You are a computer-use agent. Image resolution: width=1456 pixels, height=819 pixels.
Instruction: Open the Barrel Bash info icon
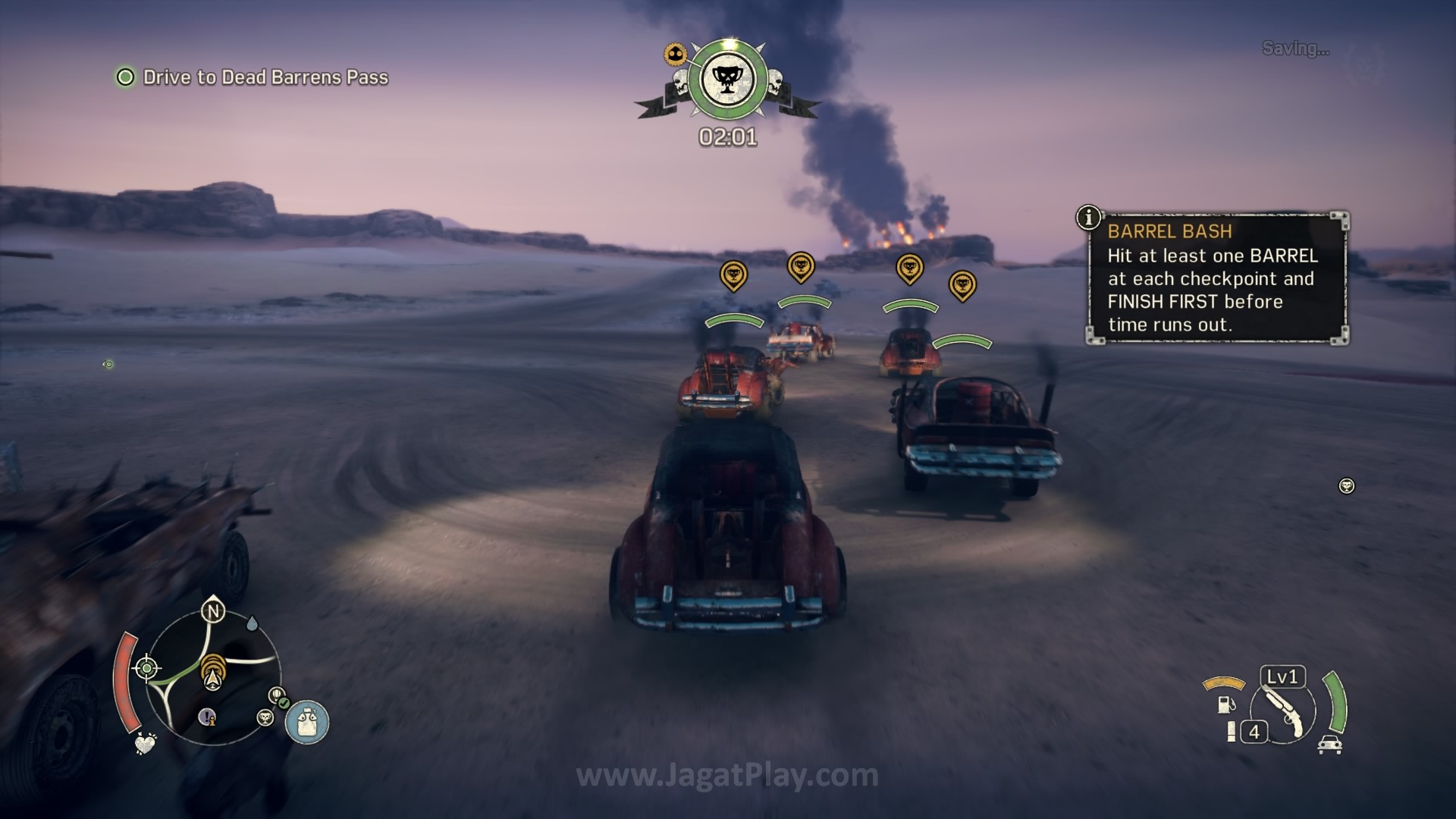[x=1088, y=218]
